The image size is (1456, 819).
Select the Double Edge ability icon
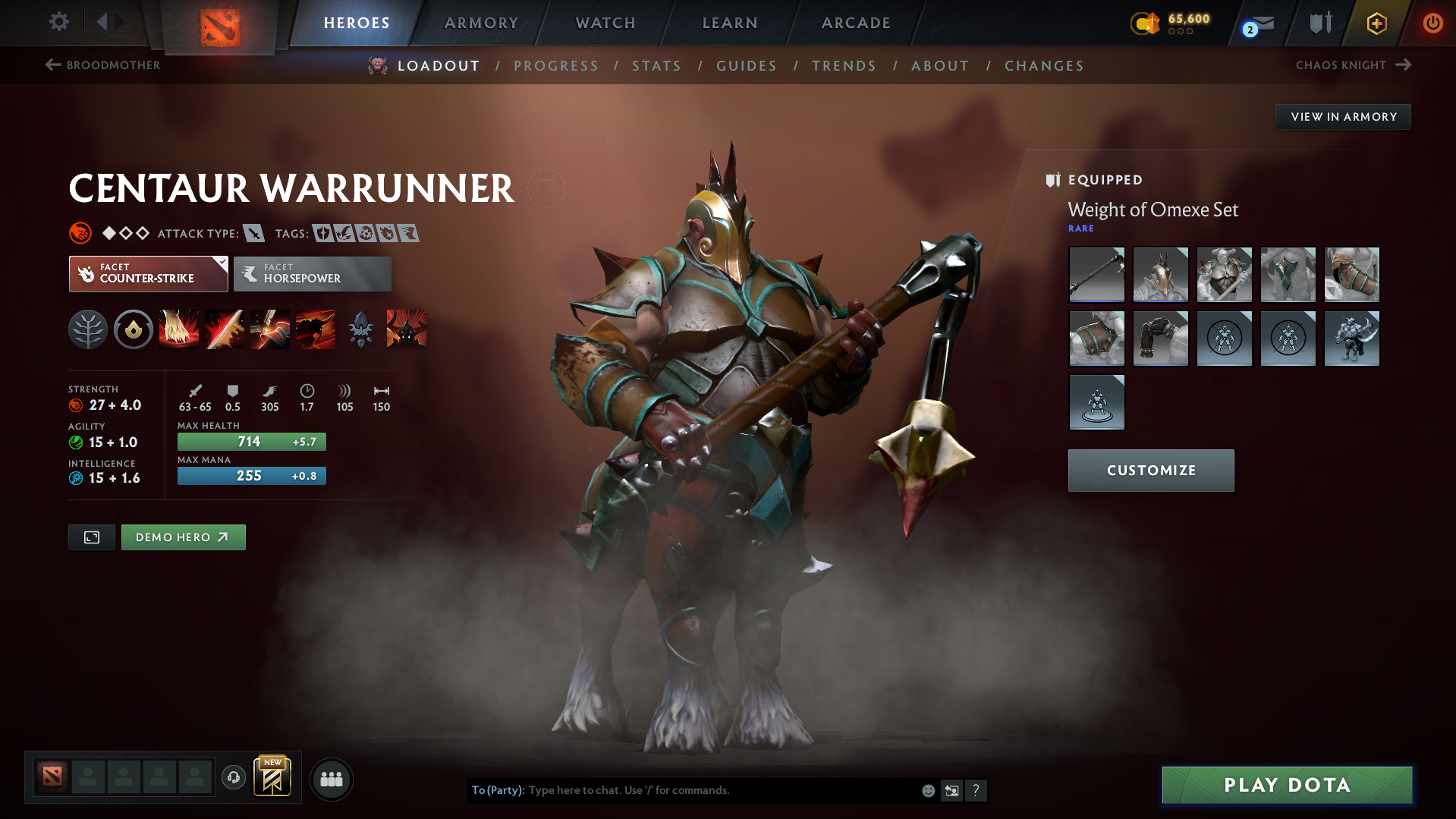(225, 329)
